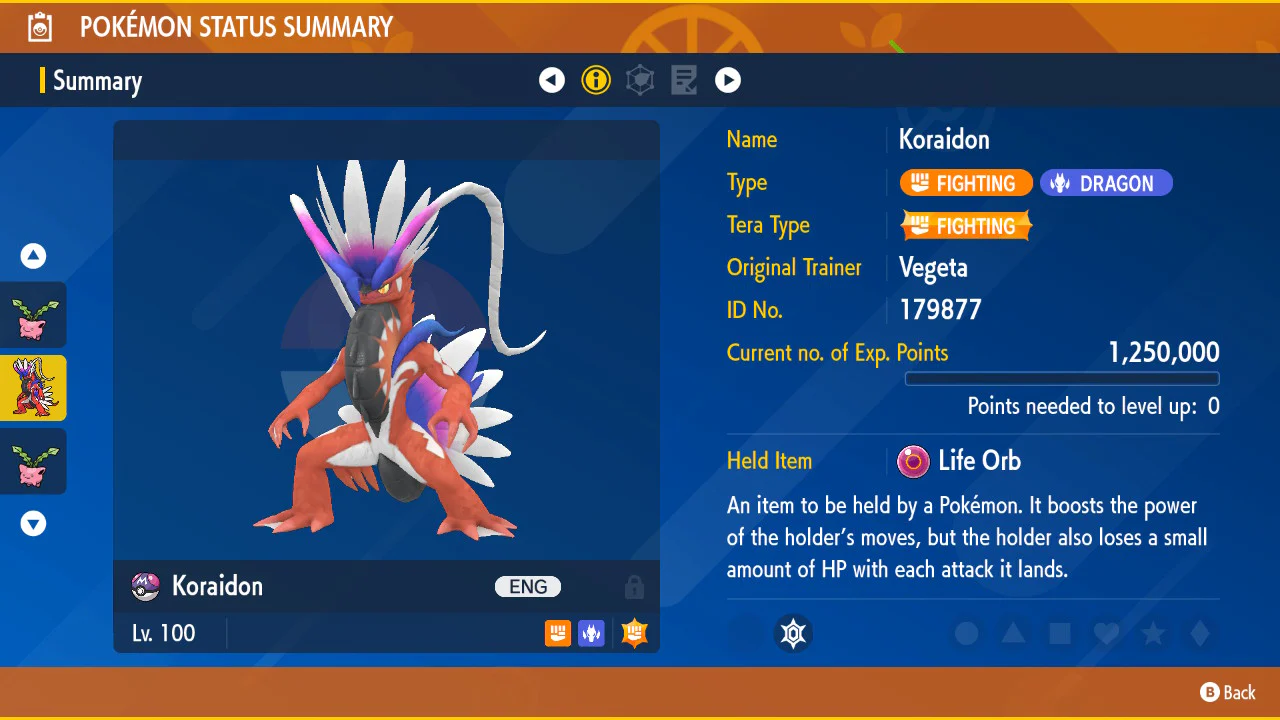Image resolution: width=1280 pixels, height=720 pixels.
Task: Toggle the heart marking
Action: pyautogui.click(x=1106, y=633)
